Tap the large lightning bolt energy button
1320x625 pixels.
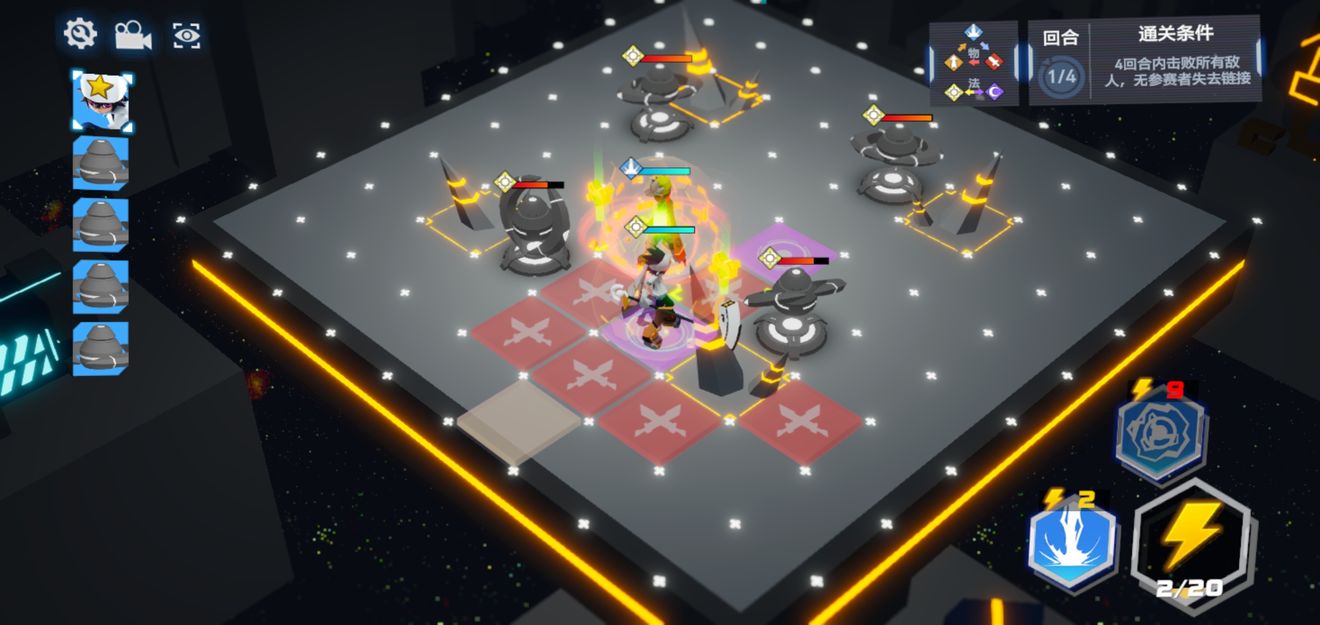pos(1191,541)
